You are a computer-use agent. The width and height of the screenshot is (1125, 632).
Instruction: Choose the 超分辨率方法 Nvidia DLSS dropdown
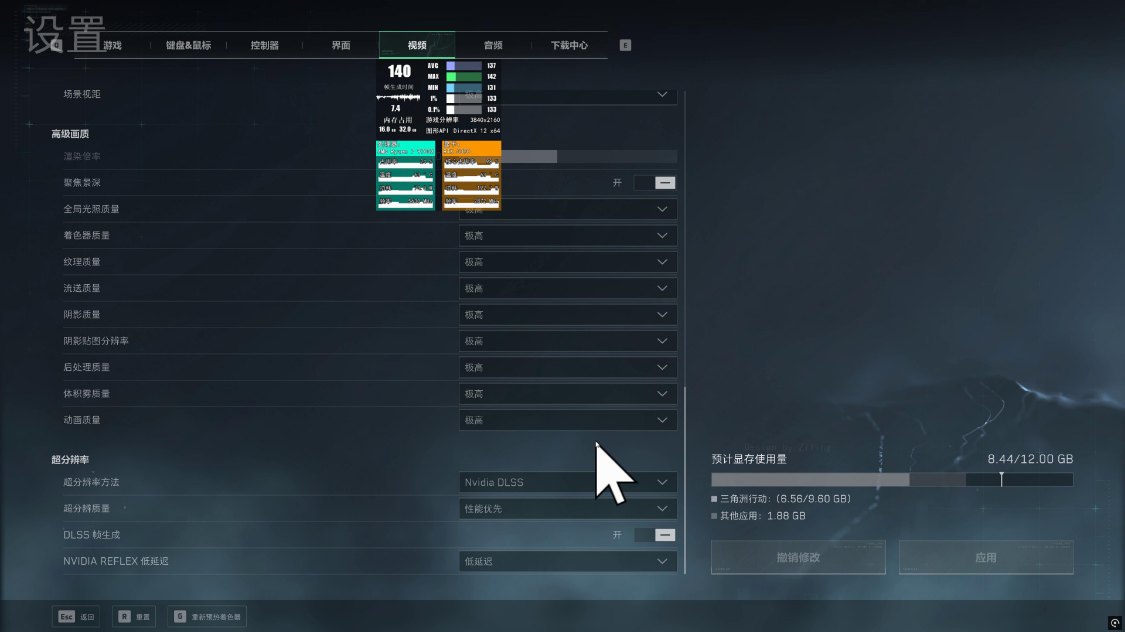pos(567,482)
